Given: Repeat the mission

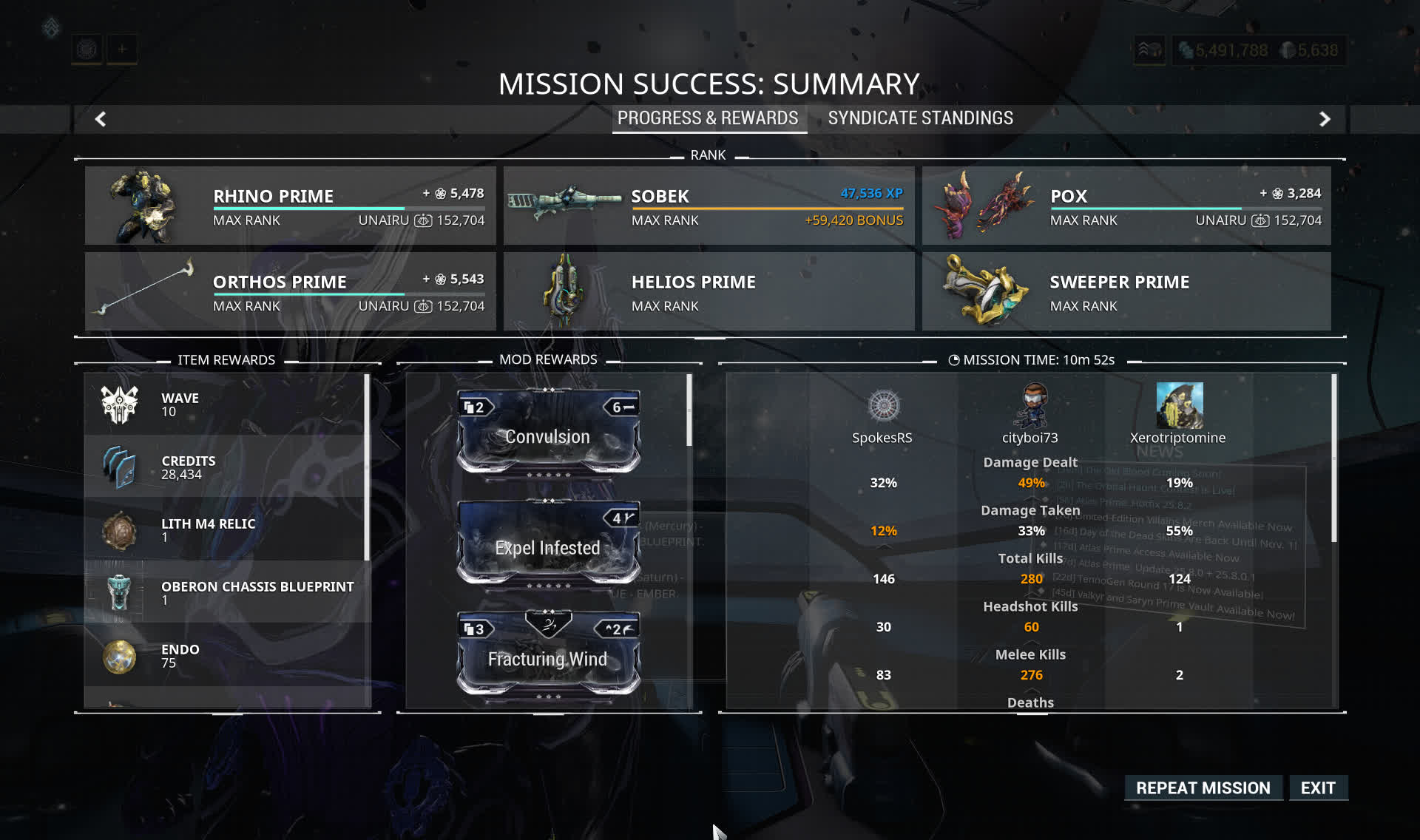Looking at the screenshot, I should click(x=1203, y=788).
